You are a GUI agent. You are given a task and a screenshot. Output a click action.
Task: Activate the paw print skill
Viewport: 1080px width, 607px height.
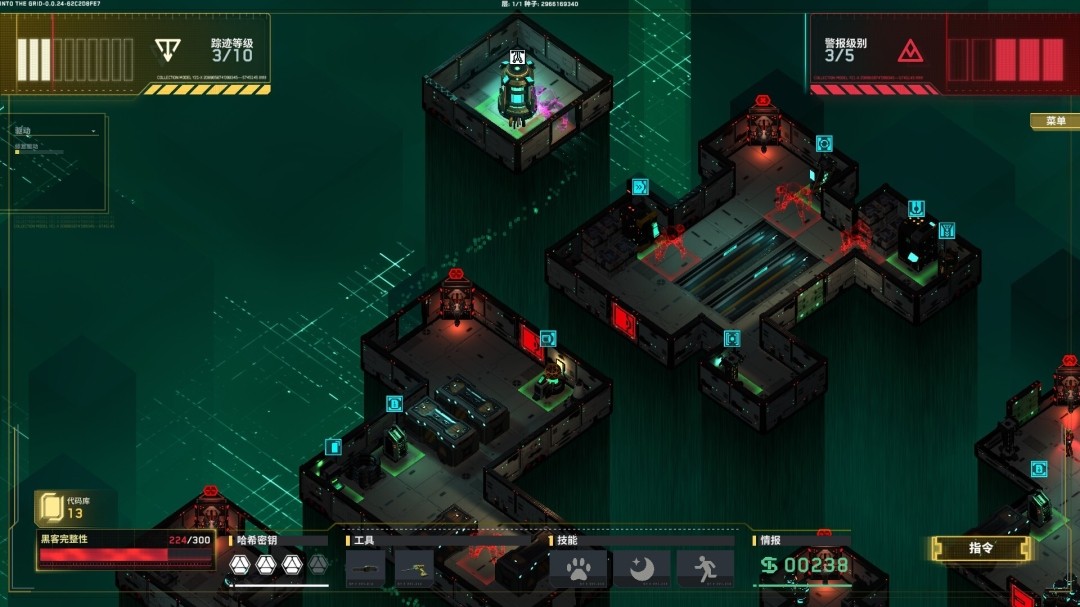578,568
